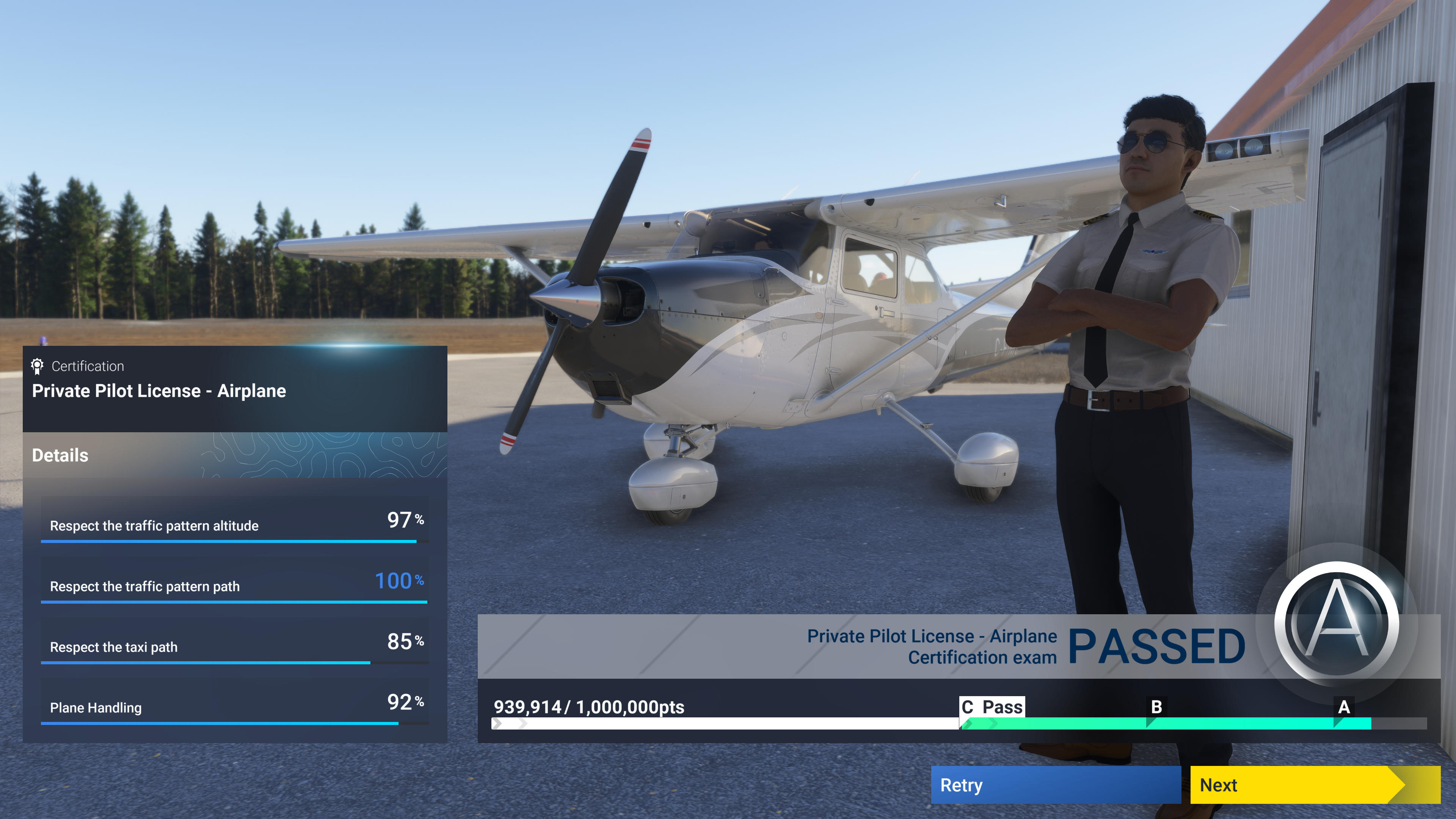Expand the Plane Handling score row

click(x=96, y=707)
